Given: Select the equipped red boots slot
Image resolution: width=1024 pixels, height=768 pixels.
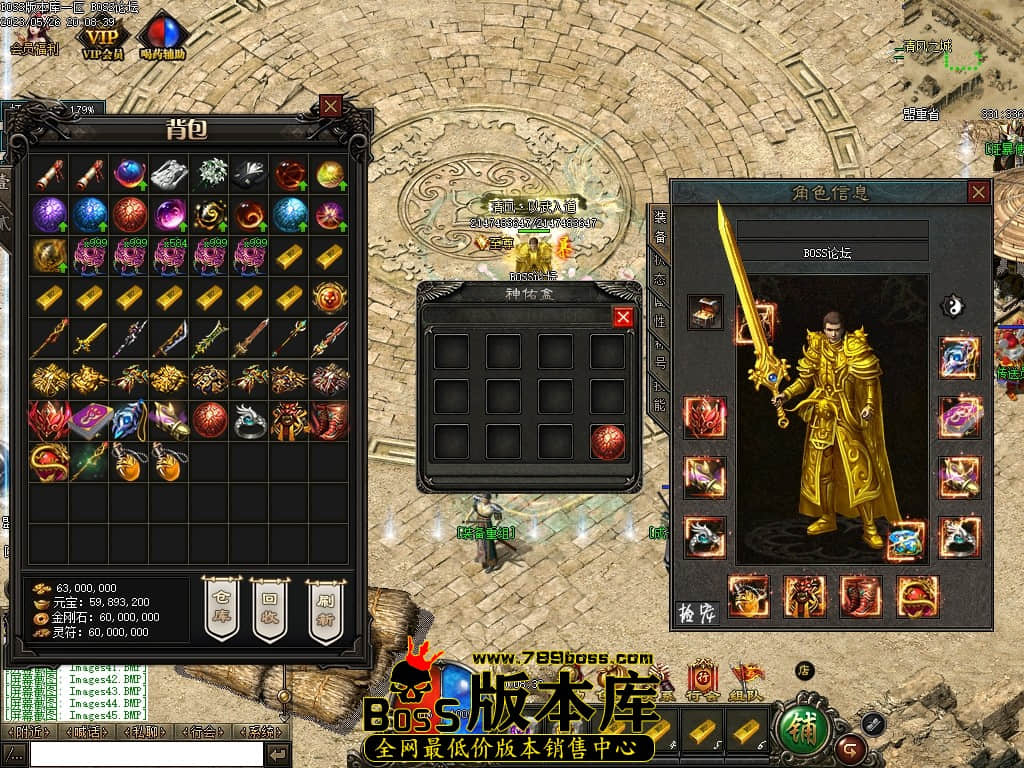Looking at the screenshot, I should 861,596.
